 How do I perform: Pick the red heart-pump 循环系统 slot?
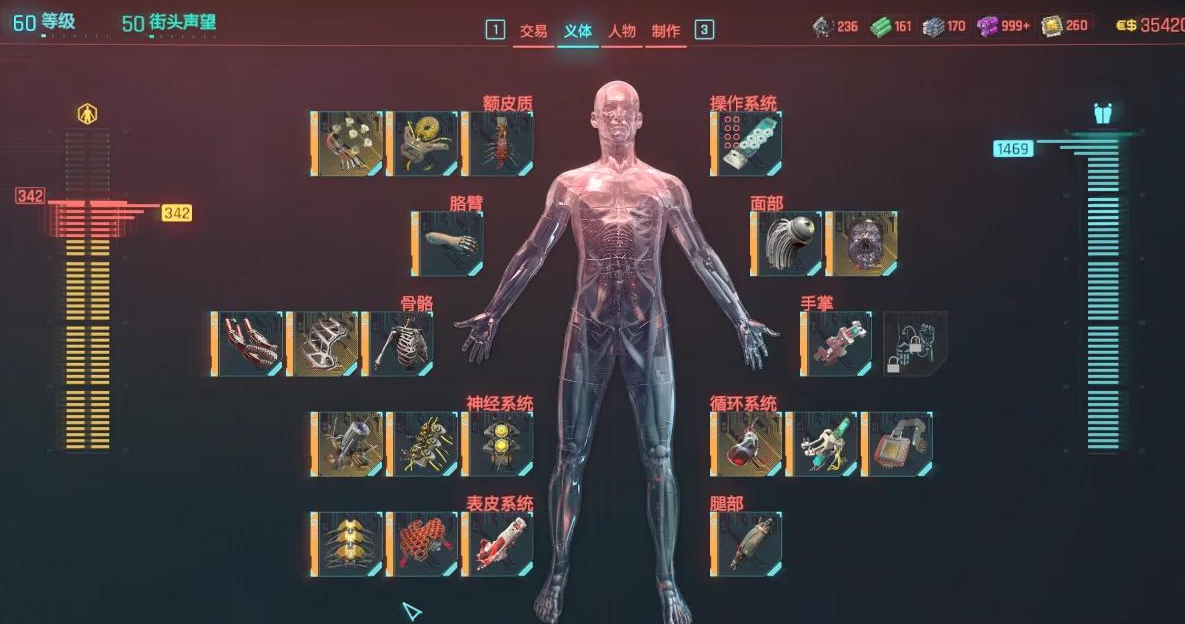point(747,444)
